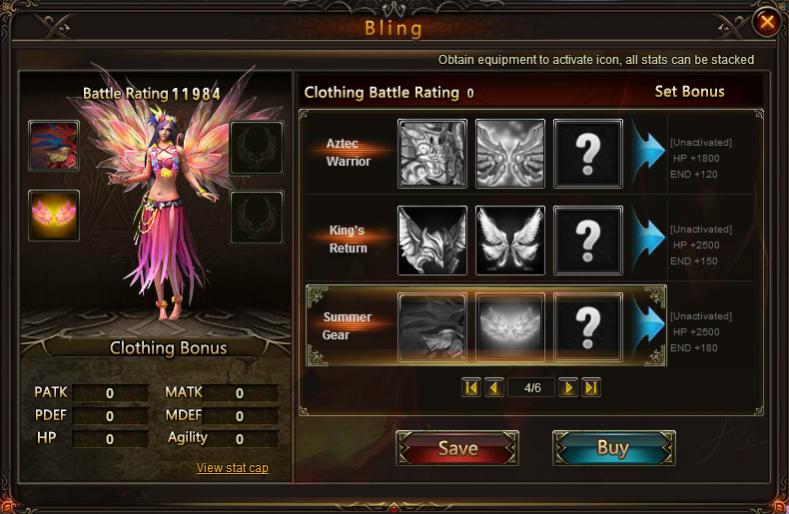Go to the first set page
This screenshot has height=514, width=789.
(471, 388)
